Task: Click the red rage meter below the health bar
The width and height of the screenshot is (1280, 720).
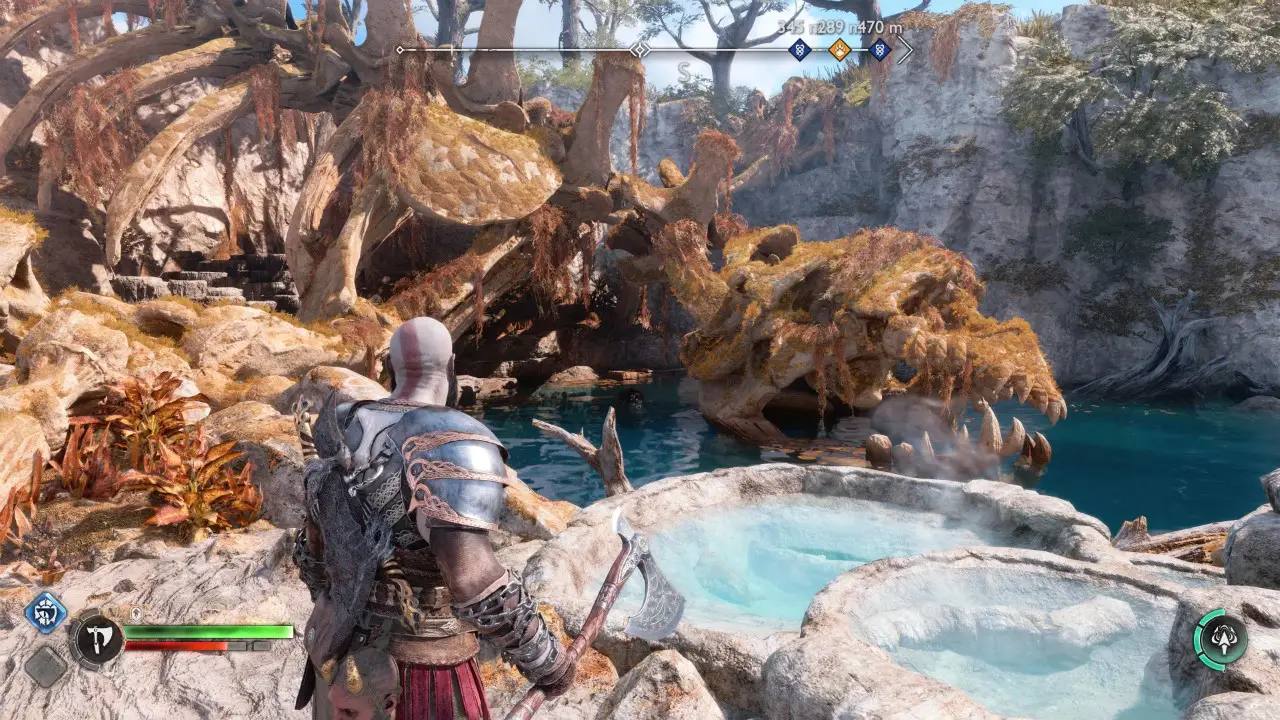Action: (177, 645)
